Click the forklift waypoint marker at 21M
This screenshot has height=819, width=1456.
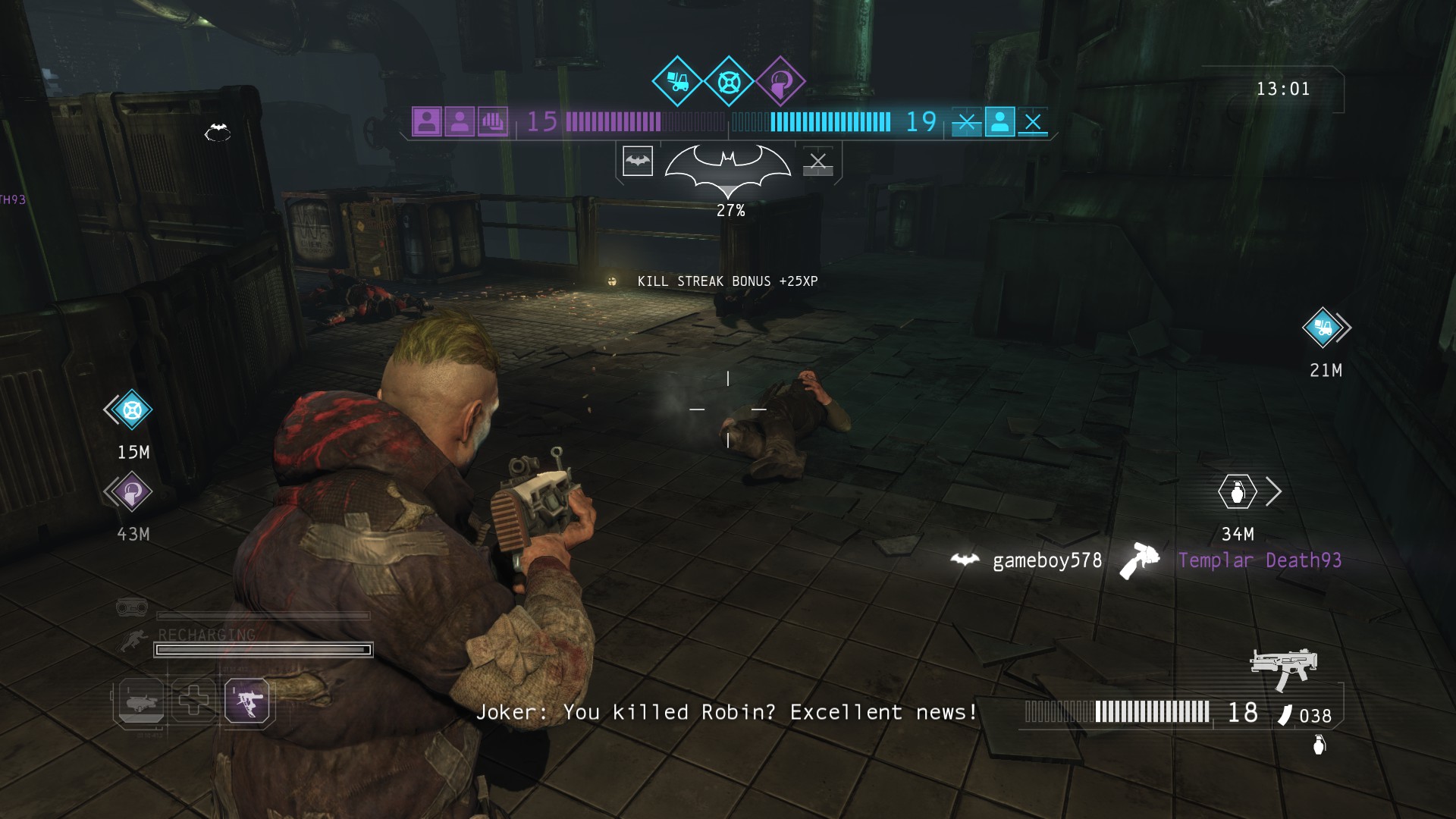click(1323, 328)
